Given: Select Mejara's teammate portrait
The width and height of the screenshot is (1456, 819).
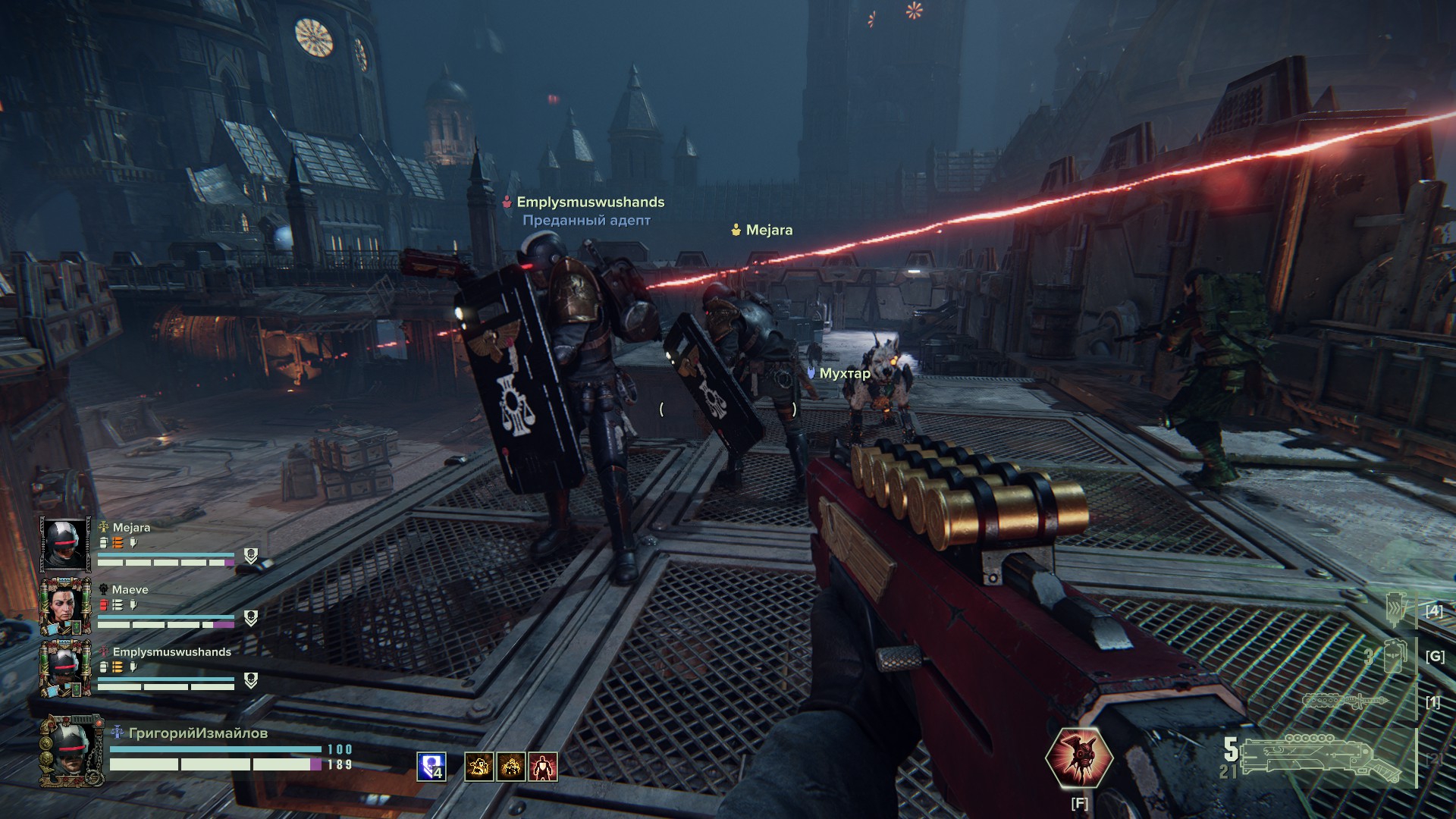Looking at the screenshot, I should [65, 545].
